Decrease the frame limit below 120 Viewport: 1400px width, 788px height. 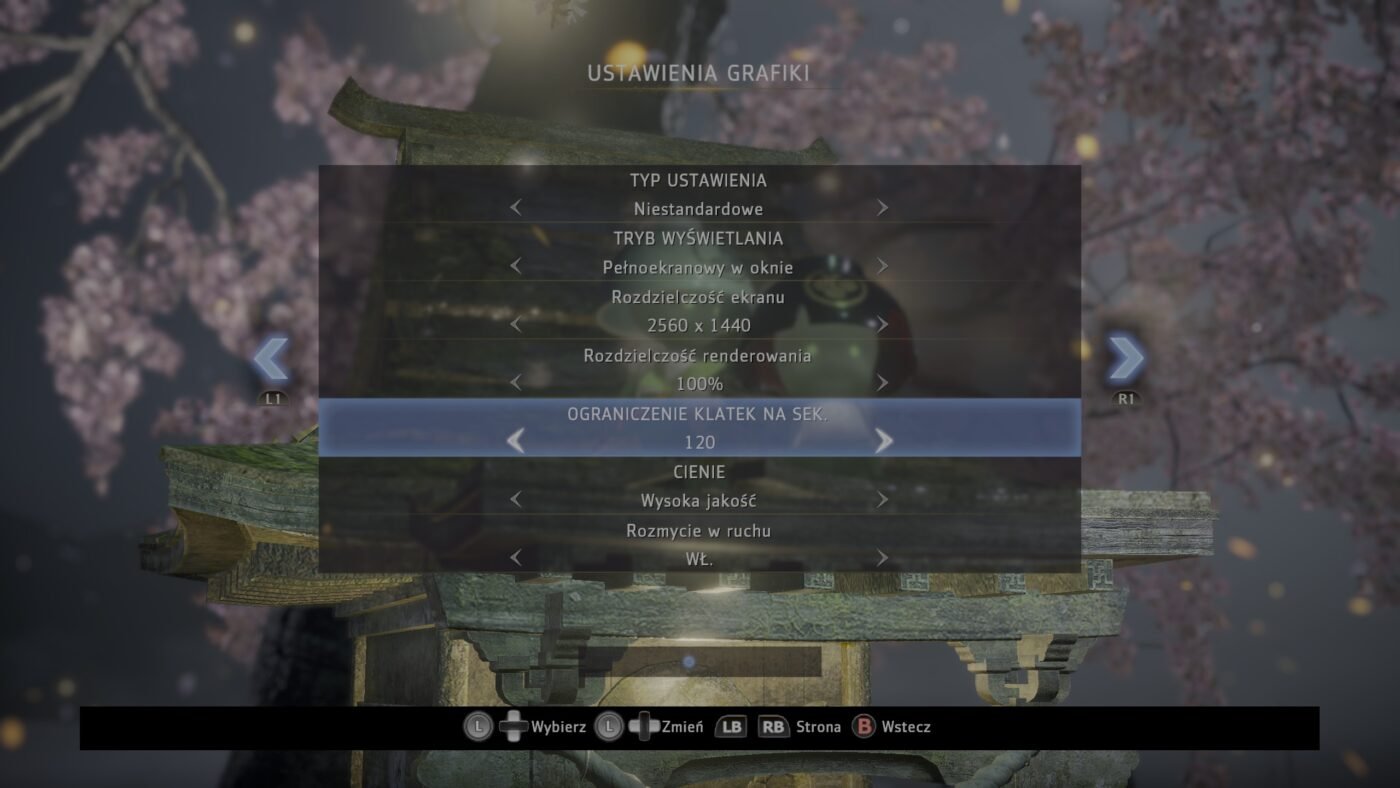pos(516,441)
